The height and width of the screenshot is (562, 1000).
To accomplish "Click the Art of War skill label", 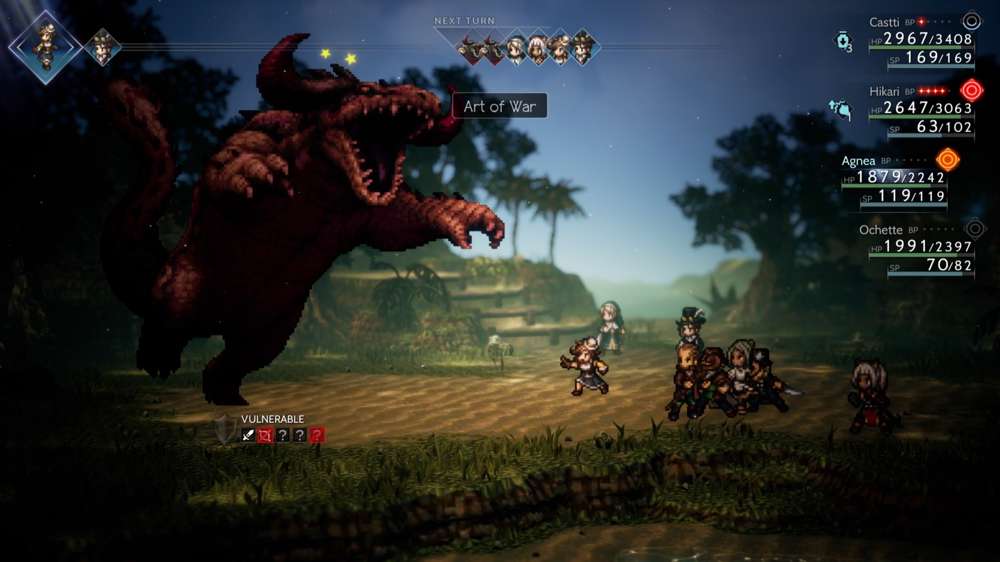I will [x=500, y=106].
